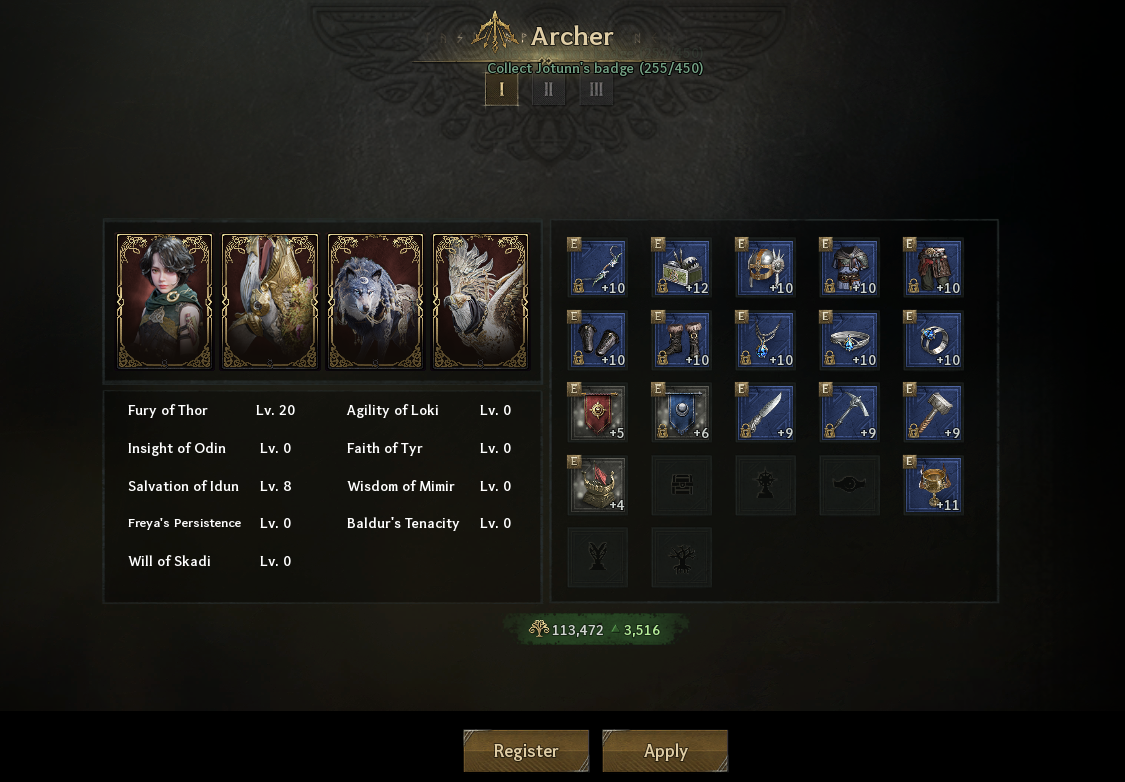1125x782 pixels.
Task: Click the Register button
Action: click(526, 751)
